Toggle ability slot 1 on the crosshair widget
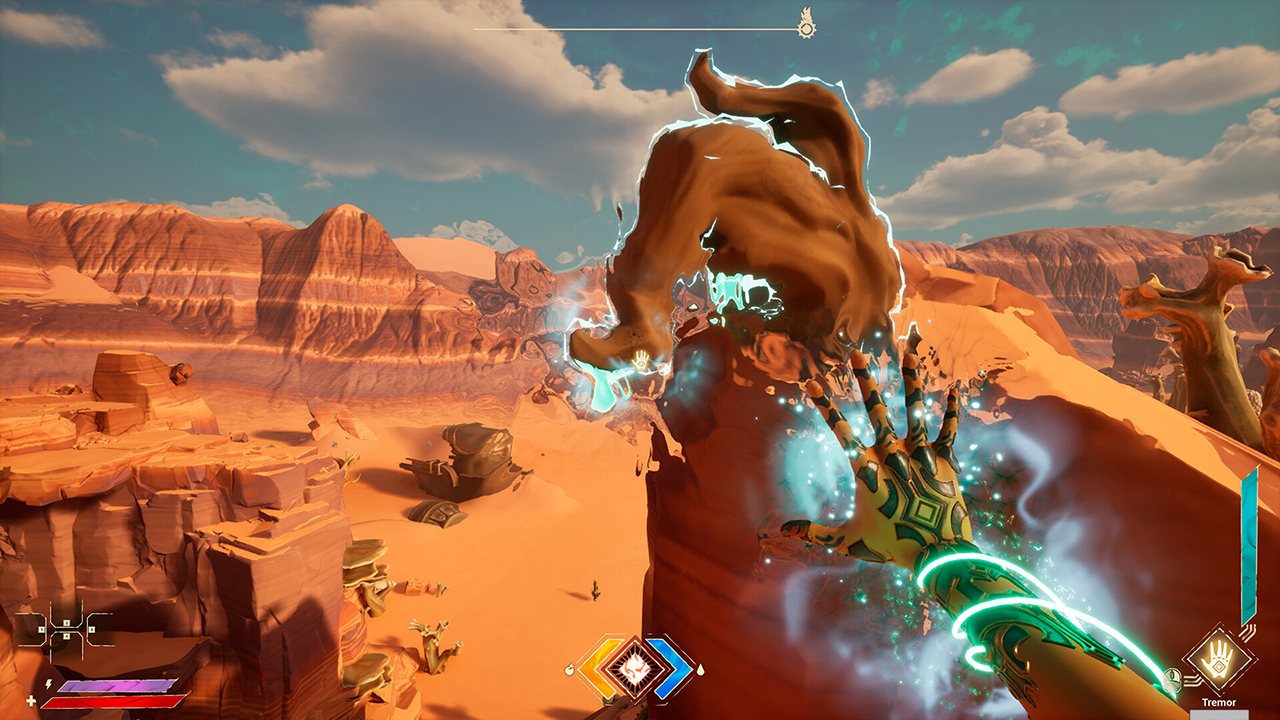This screenshot has width=1280, height=720. 41,629
